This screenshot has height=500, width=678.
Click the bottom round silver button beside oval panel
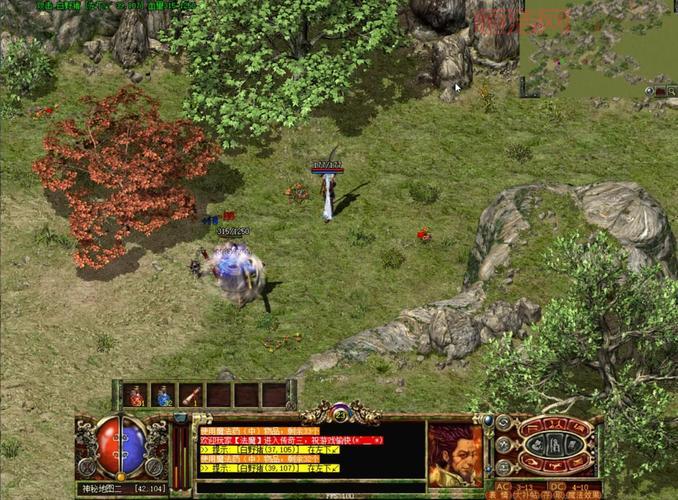(x=505, y=465)
